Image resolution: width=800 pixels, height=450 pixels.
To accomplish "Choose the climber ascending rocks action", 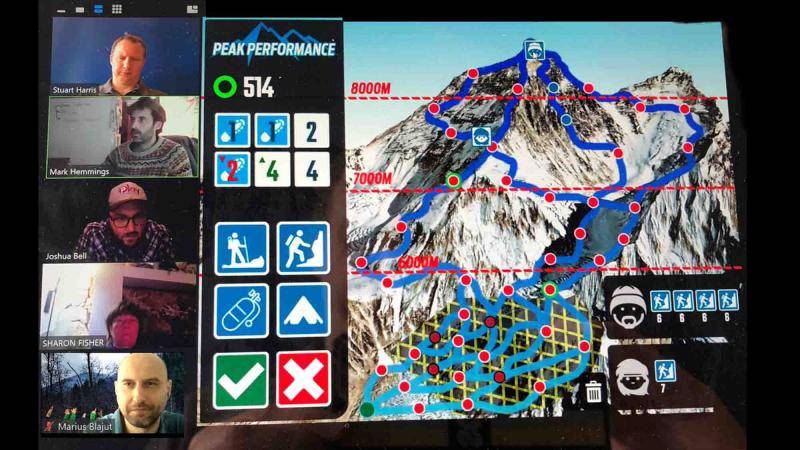I will 303,249.
